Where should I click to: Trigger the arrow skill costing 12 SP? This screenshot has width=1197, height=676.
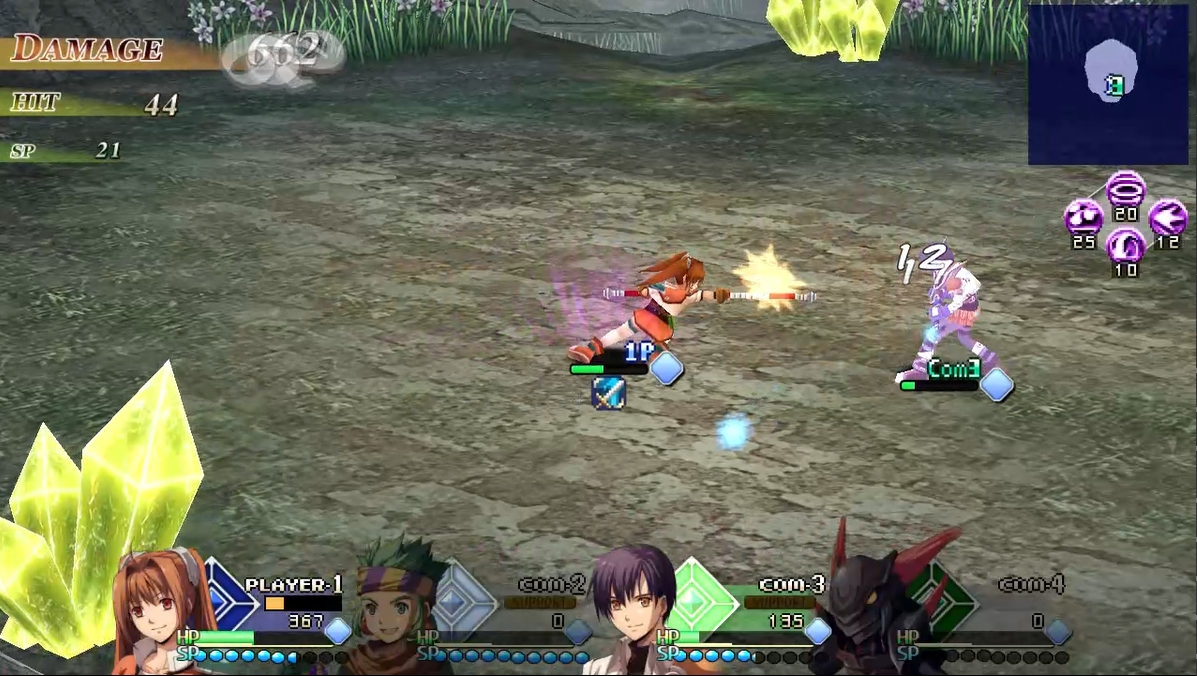coord(1167,217)
